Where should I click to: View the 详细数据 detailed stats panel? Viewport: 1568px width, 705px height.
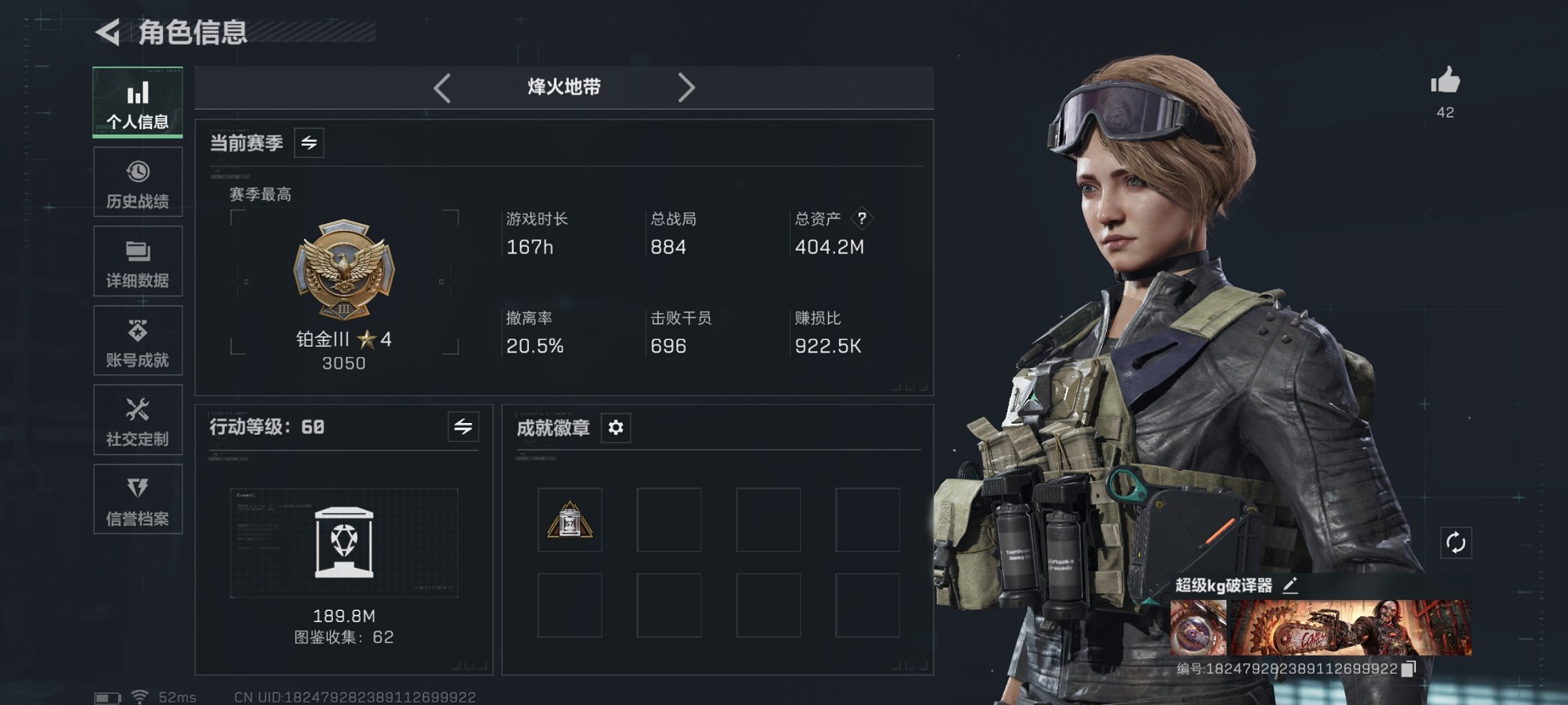click(137, 261)
